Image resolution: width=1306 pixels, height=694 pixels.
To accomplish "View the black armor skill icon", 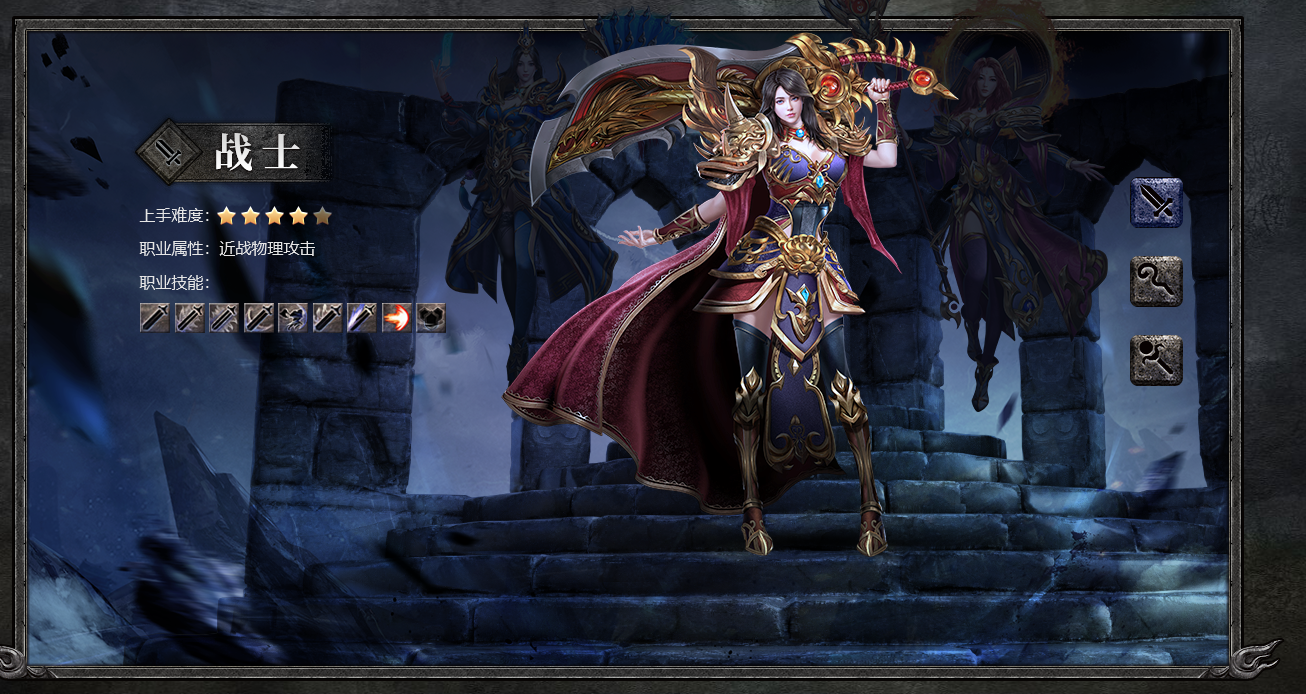I will coord(431,318).
